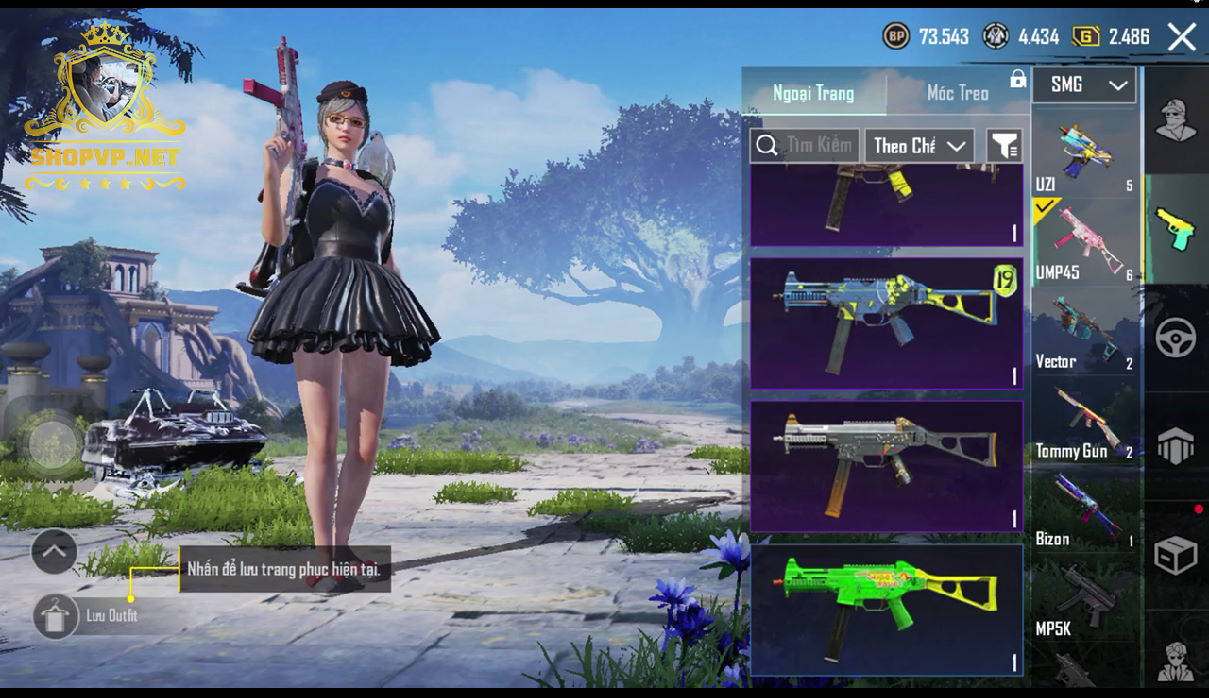Open the filter funnel button
This screenshot has height=698, width=1209.
click(x=1004, y=146)
